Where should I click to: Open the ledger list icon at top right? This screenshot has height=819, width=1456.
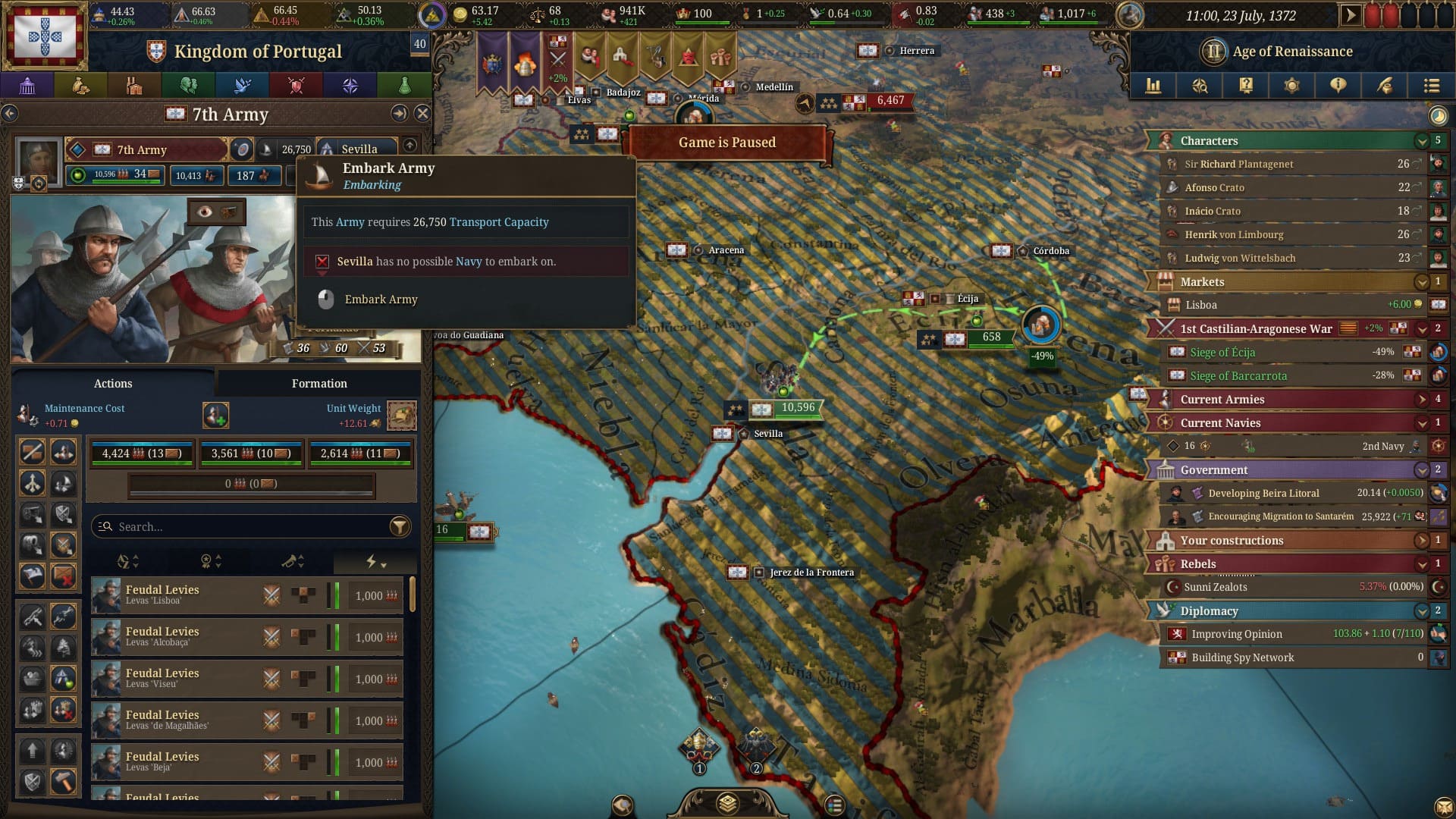tap(1432, 86)
